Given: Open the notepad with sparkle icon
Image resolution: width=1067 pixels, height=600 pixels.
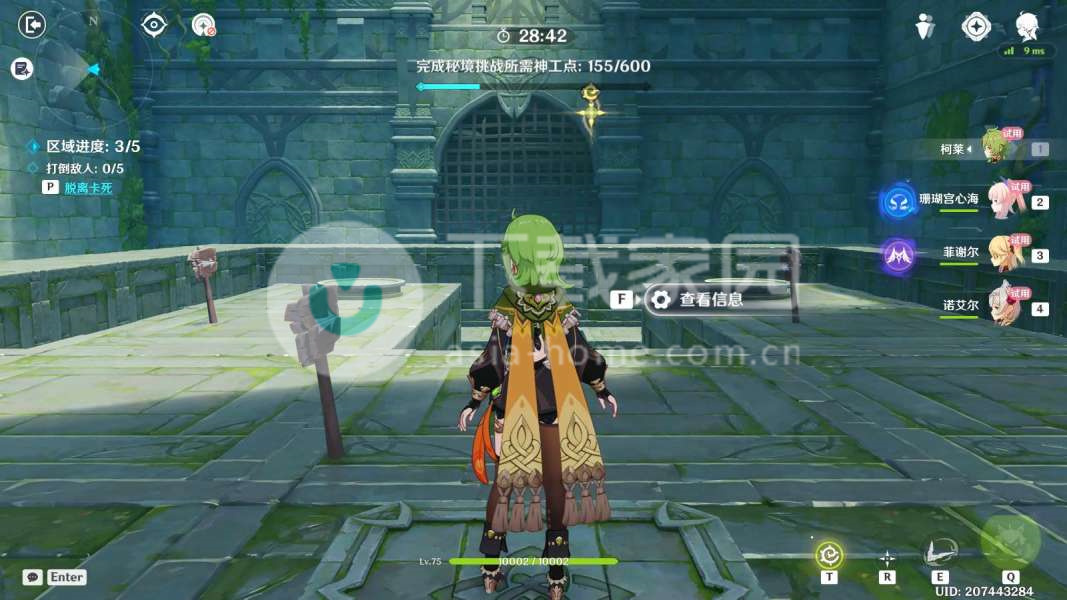Looking at the screenshot, I should click(22, 68).
